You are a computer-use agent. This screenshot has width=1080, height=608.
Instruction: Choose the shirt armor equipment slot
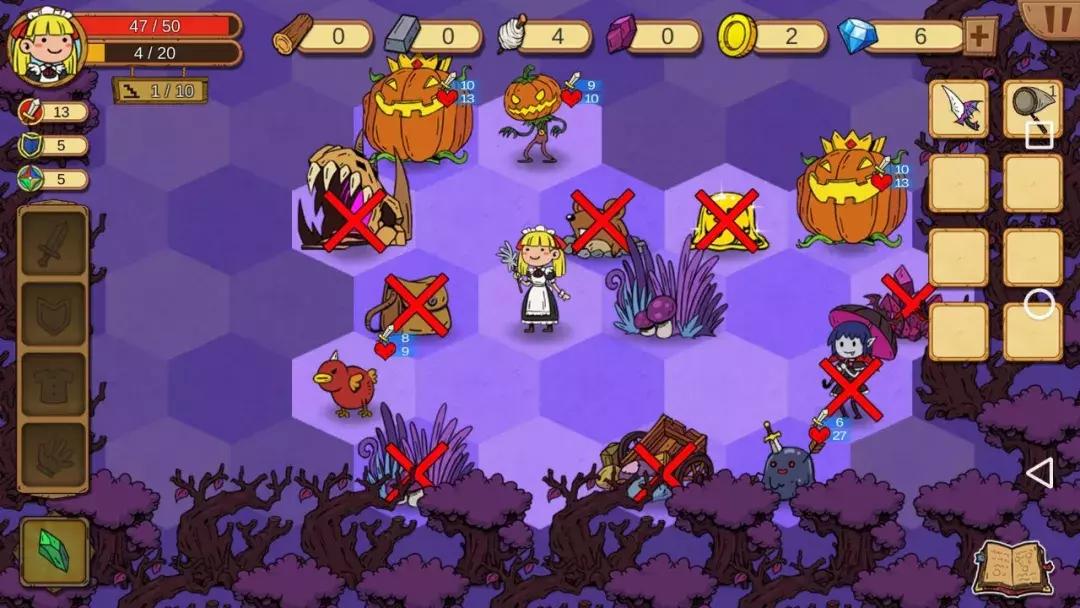point(53,384)
